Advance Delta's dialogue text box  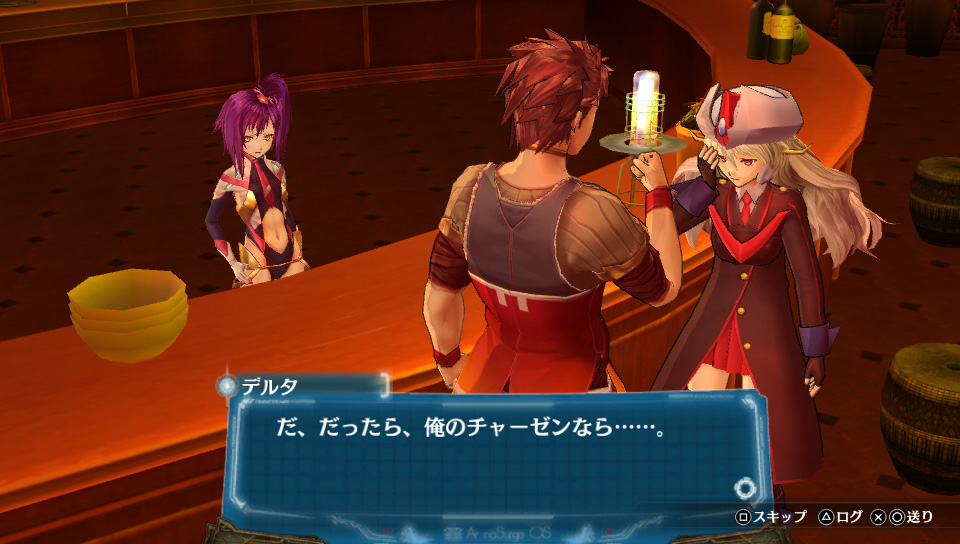490,450
